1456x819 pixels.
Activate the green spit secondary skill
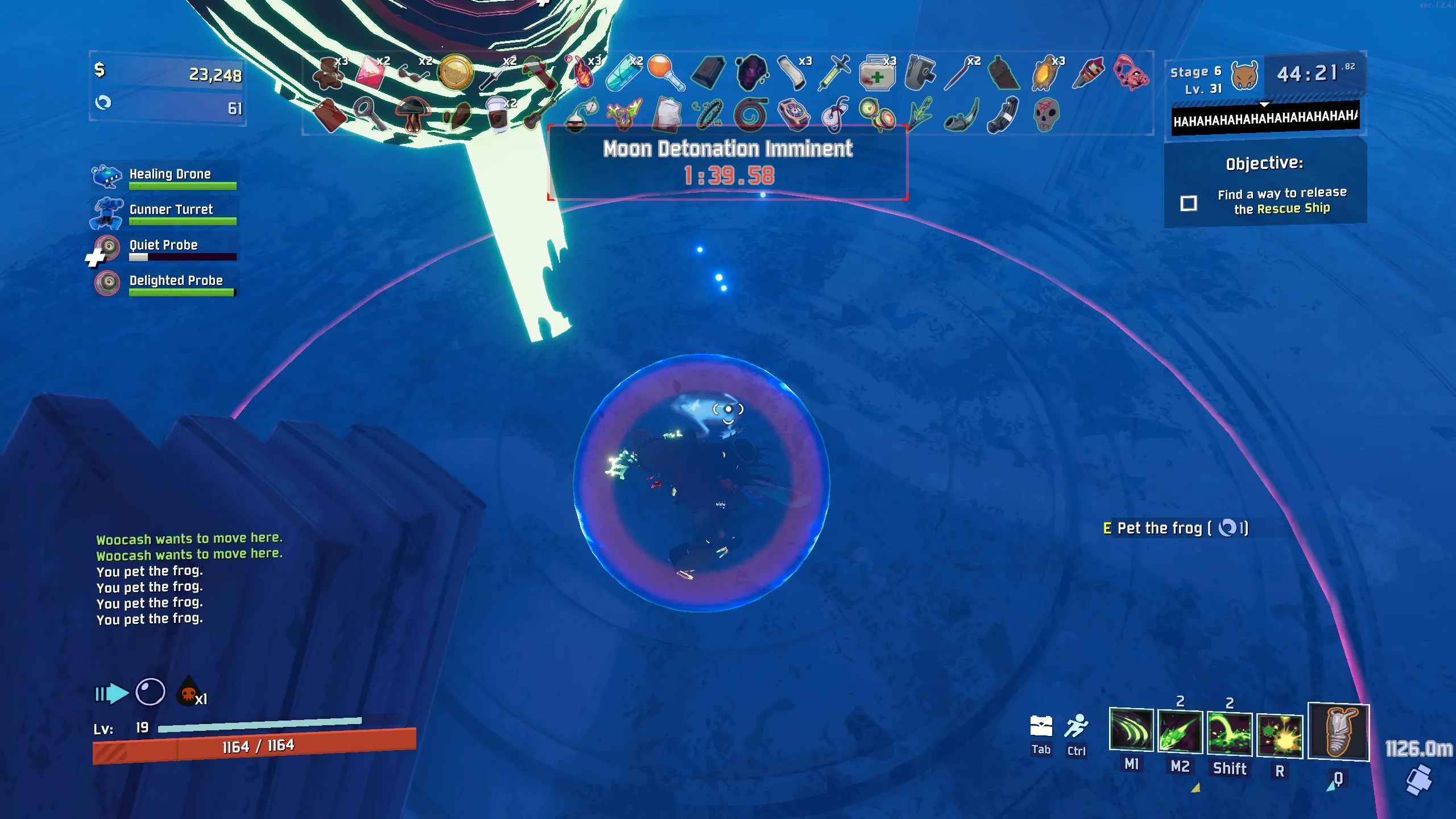coord(1180,732)
